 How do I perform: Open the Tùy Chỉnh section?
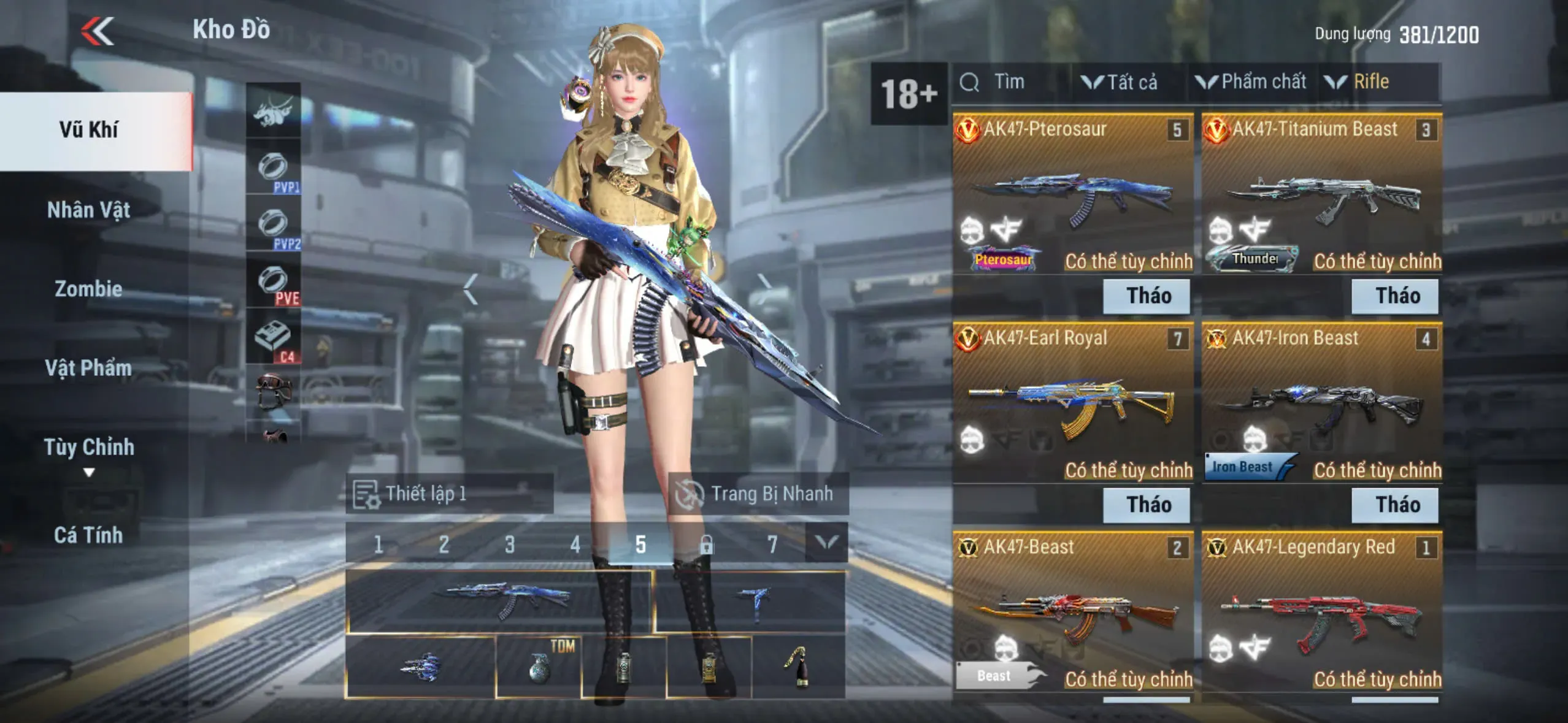pyautogui.click(x=89, y=448)
